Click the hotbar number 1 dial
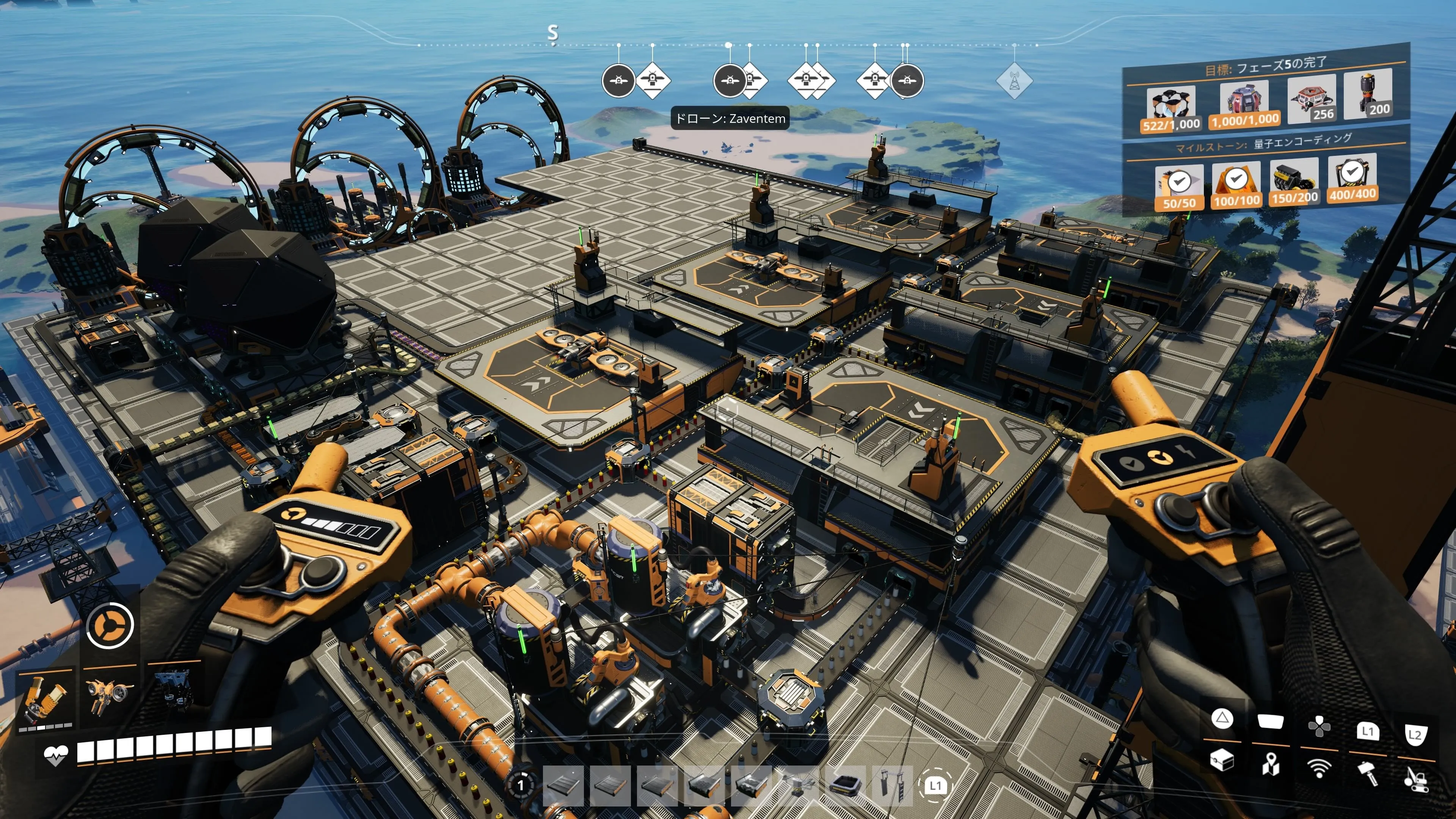 coord(521,784)
